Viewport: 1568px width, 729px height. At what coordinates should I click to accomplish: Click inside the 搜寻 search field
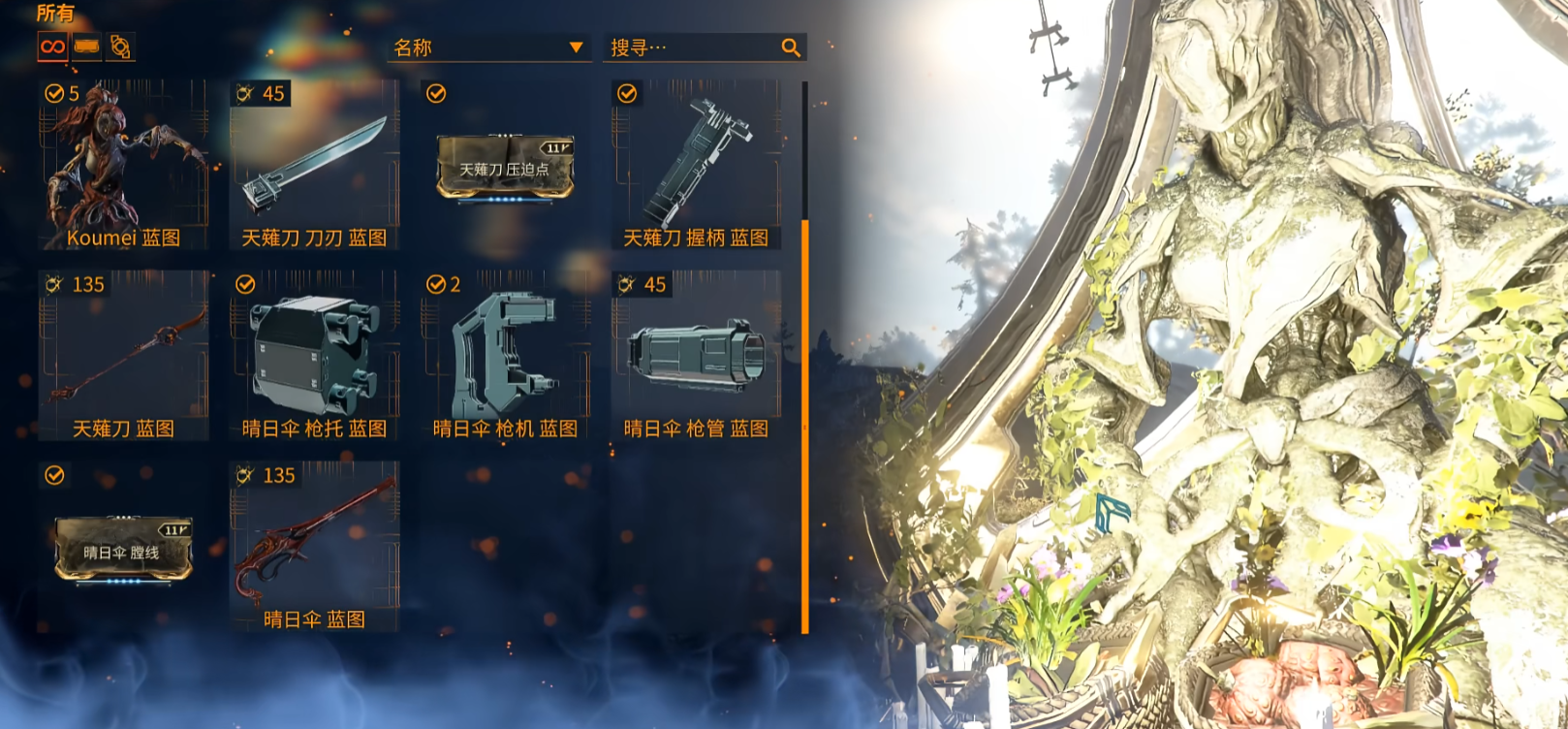click(x=688, y=46)
